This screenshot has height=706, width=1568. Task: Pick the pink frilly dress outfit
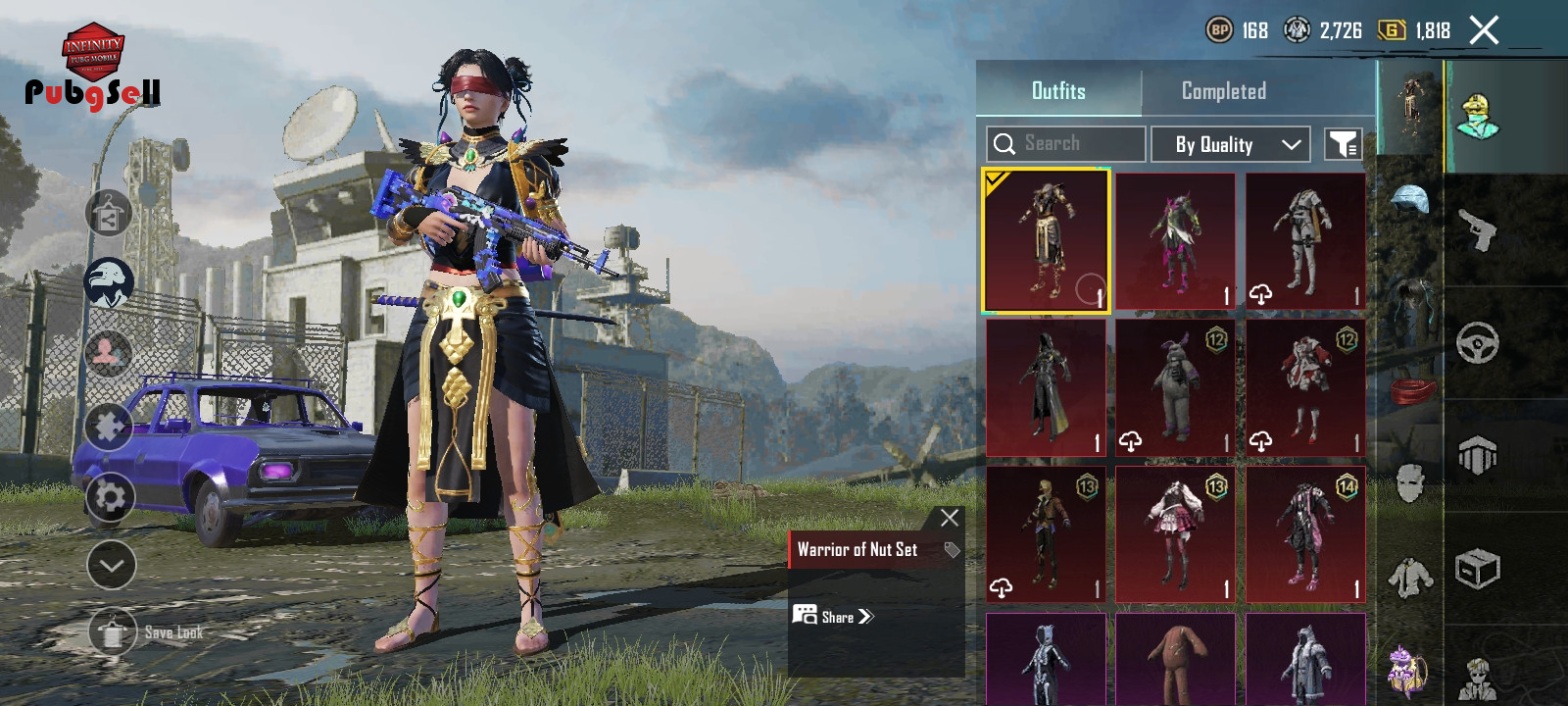pyautogui.click(x=1175, y=534)
